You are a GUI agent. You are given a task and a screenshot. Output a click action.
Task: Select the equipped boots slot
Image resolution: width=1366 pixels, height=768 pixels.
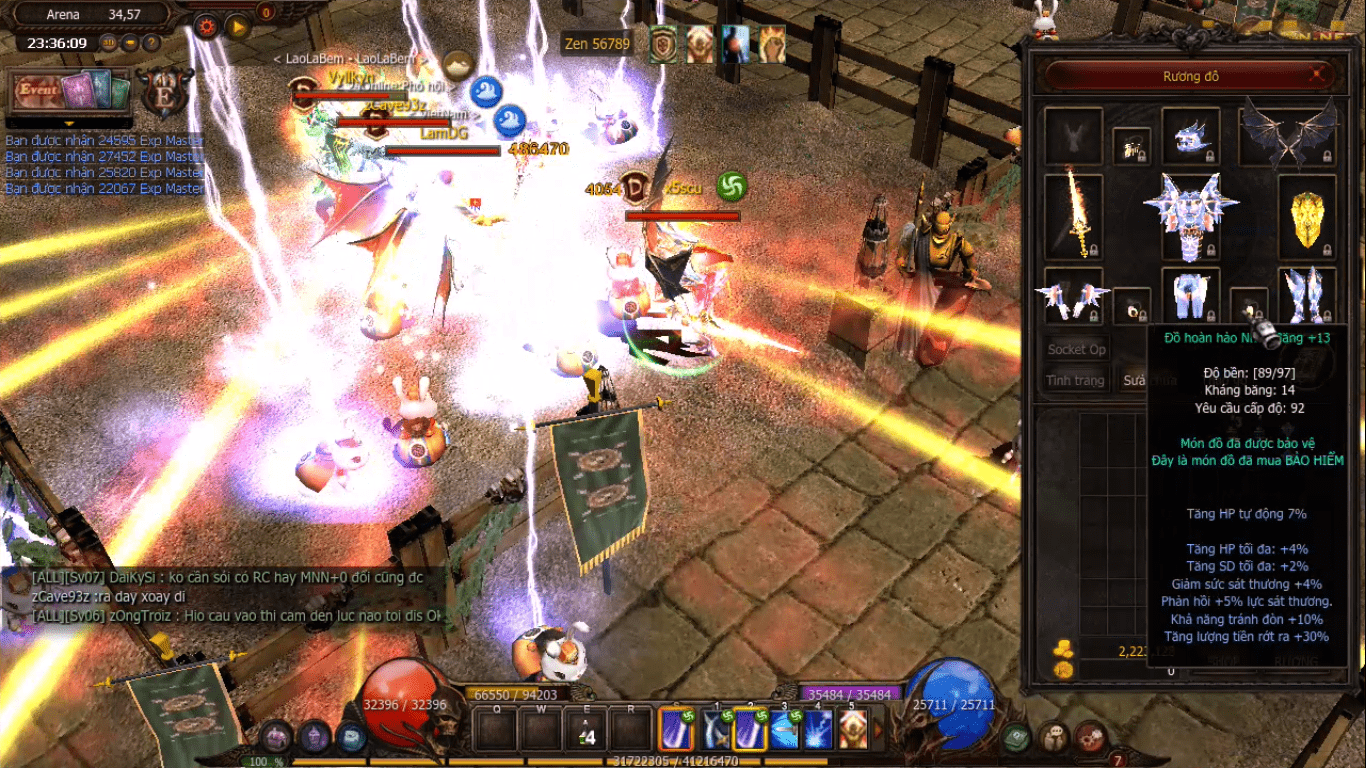1307,295
